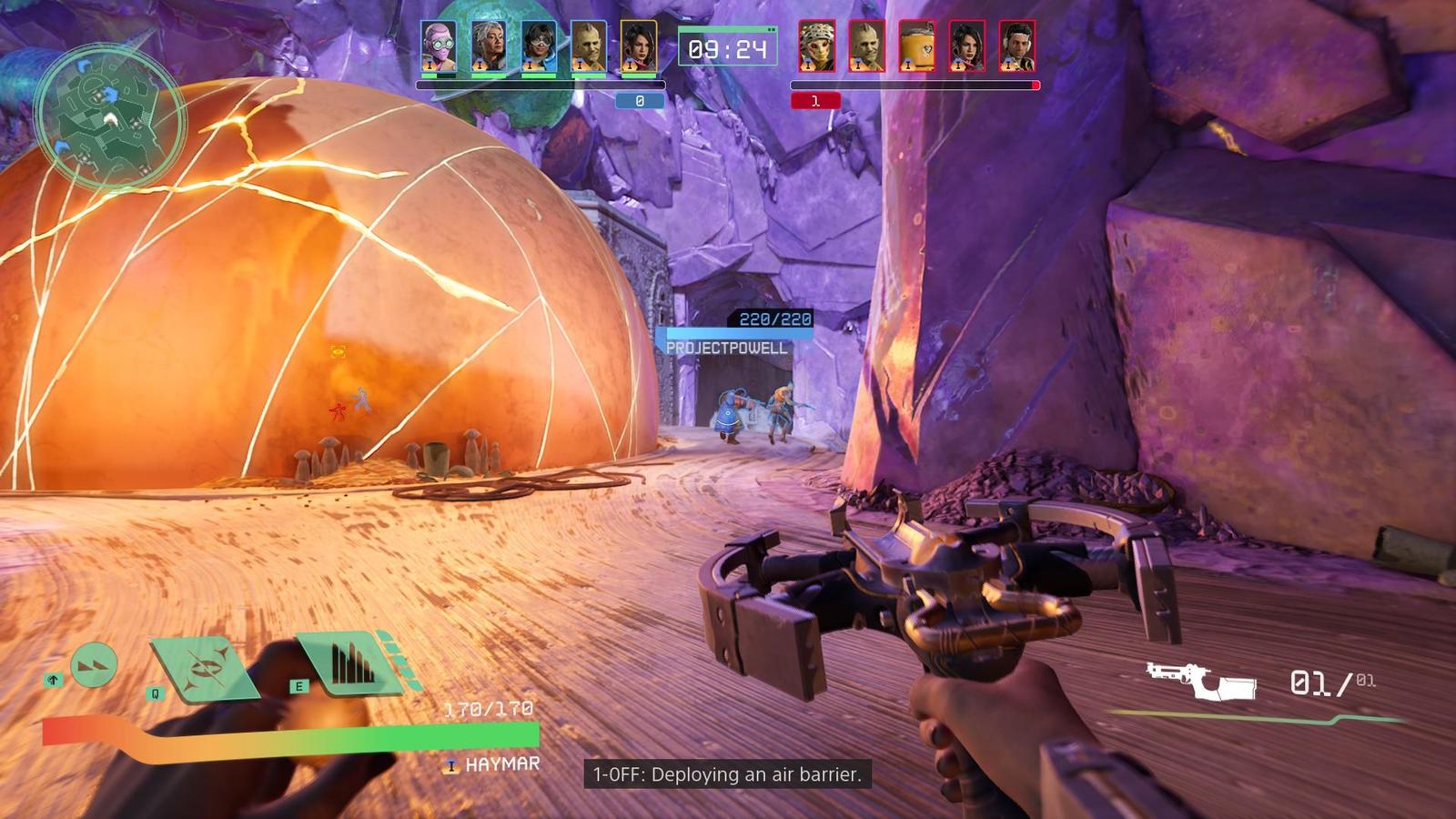Viewport: 1456px width, 819px height.
Task: Pick the blue-bordered green alien portrait
Action: pos(589,46)
